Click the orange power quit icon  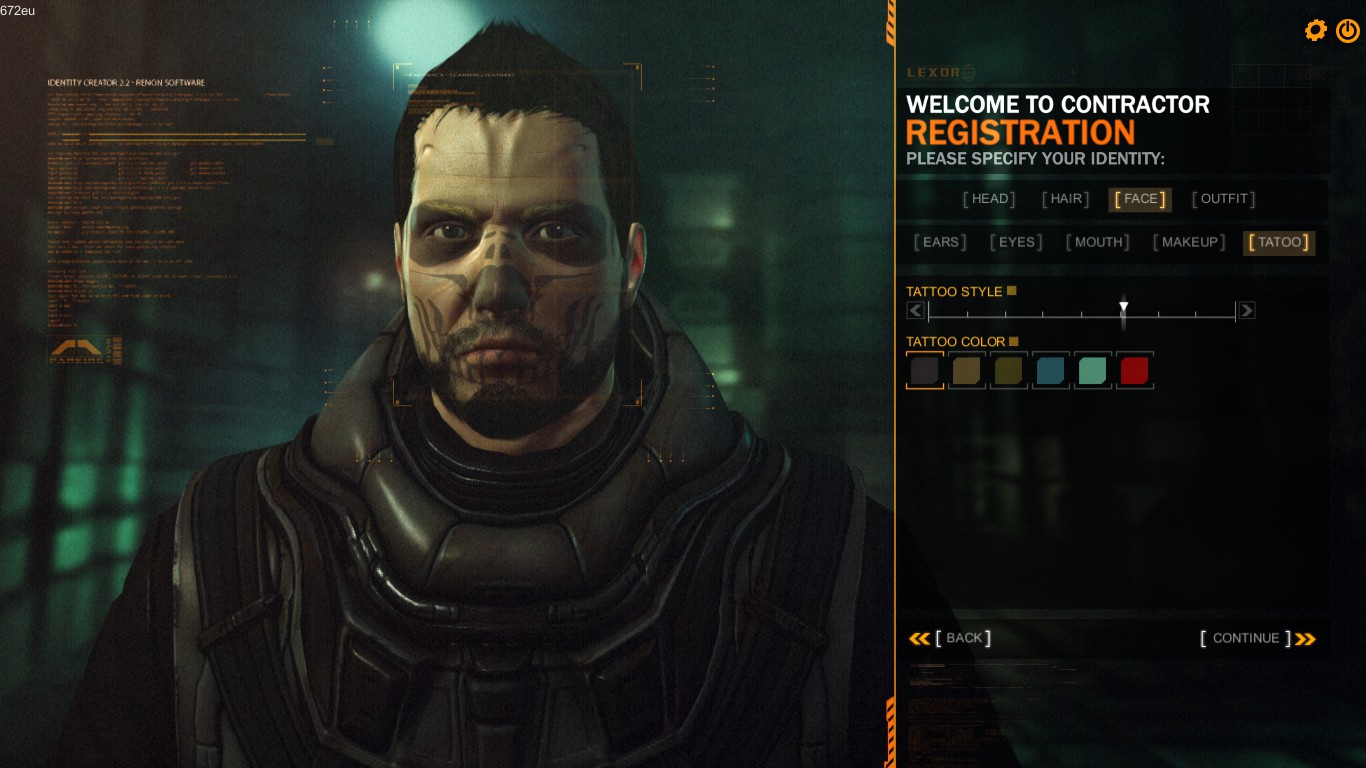pyautogui.click(x=1347, y=30)
